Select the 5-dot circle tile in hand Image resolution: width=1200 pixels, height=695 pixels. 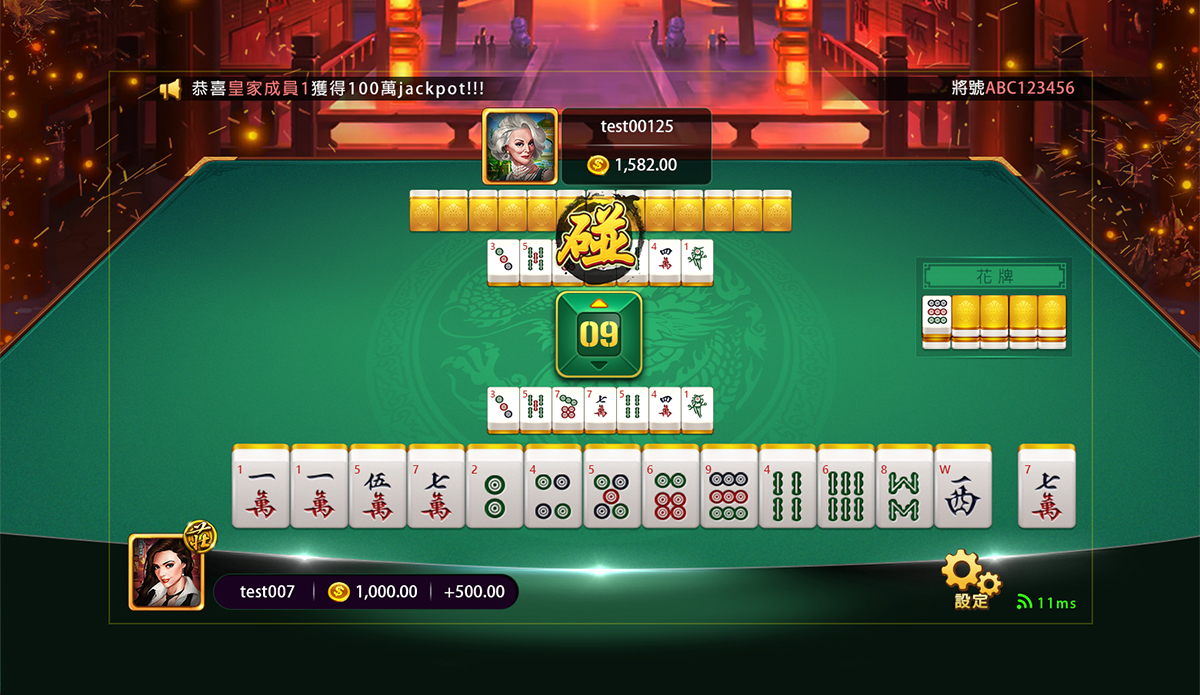click(x=612, y=487)
